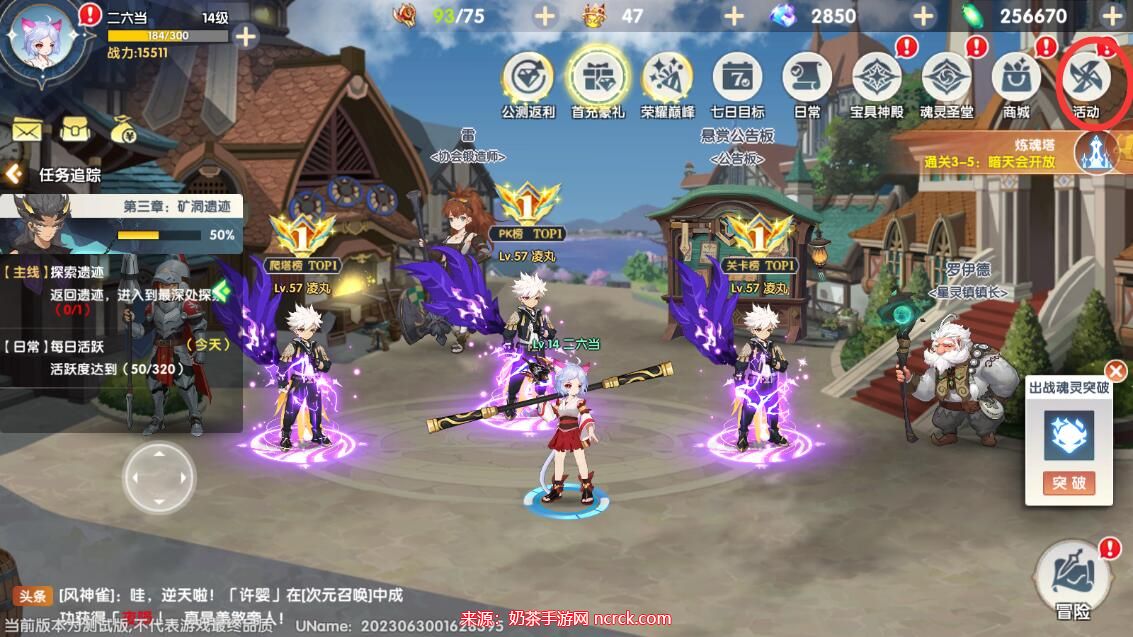
Task: Open the 商城 shop
Action: (1016, 78)
